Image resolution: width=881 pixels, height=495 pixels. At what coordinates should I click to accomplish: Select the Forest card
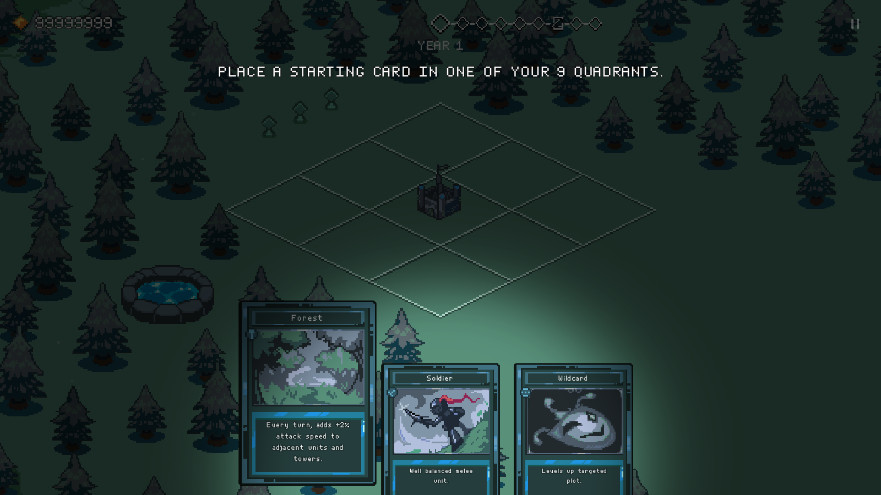tap(307, 390)
